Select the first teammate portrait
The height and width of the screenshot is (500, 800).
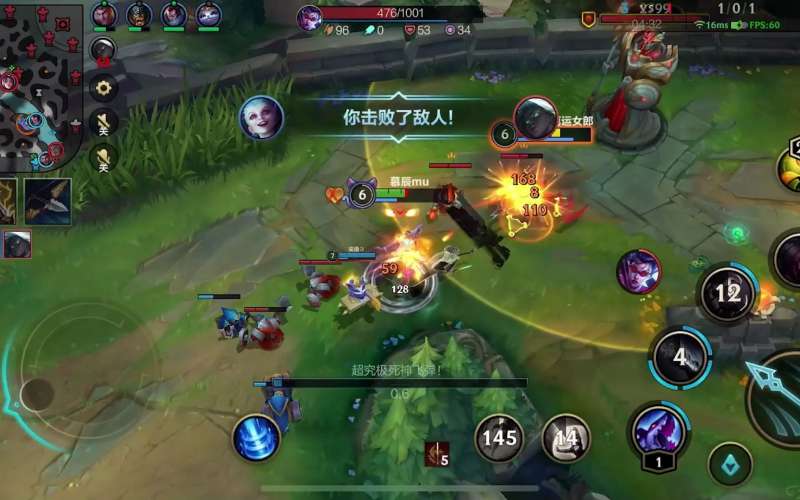104,14
